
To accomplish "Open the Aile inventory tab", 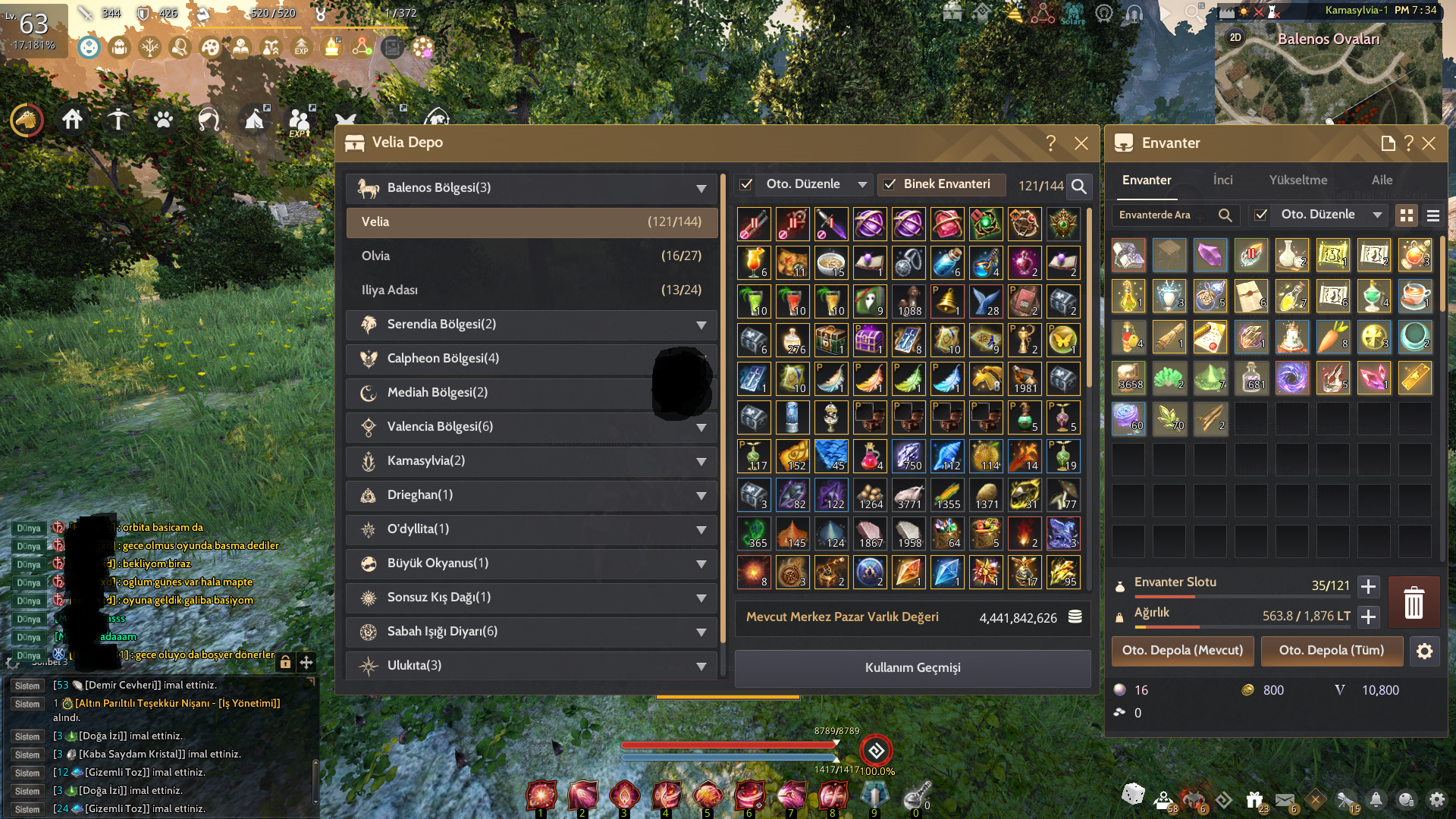I will 1382,180.
